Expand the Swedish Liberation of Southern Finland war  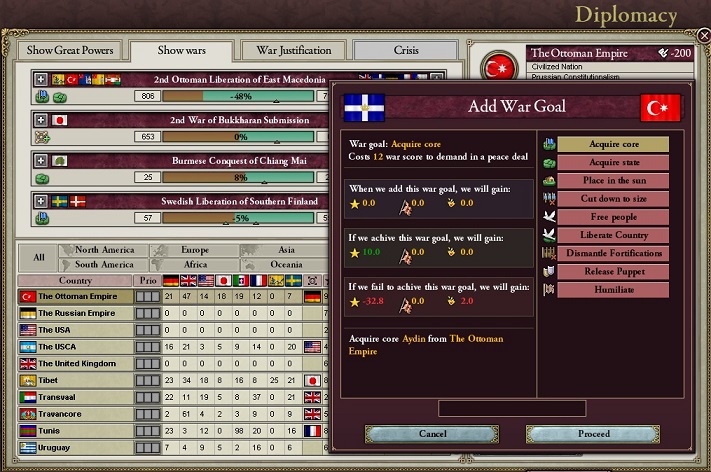(x=41, y=201)
